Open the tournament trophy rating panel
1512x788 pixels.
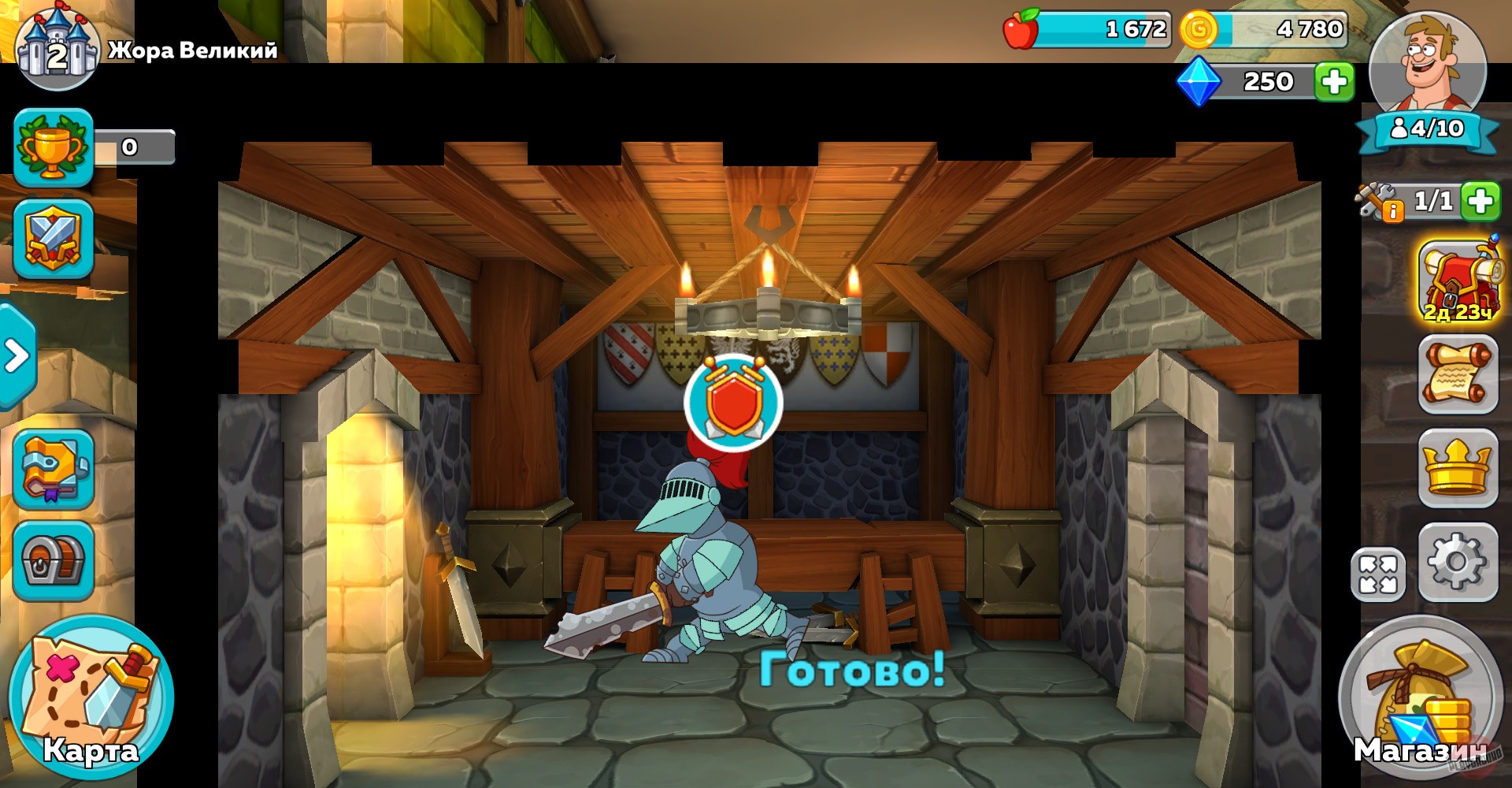pos(55,147)
